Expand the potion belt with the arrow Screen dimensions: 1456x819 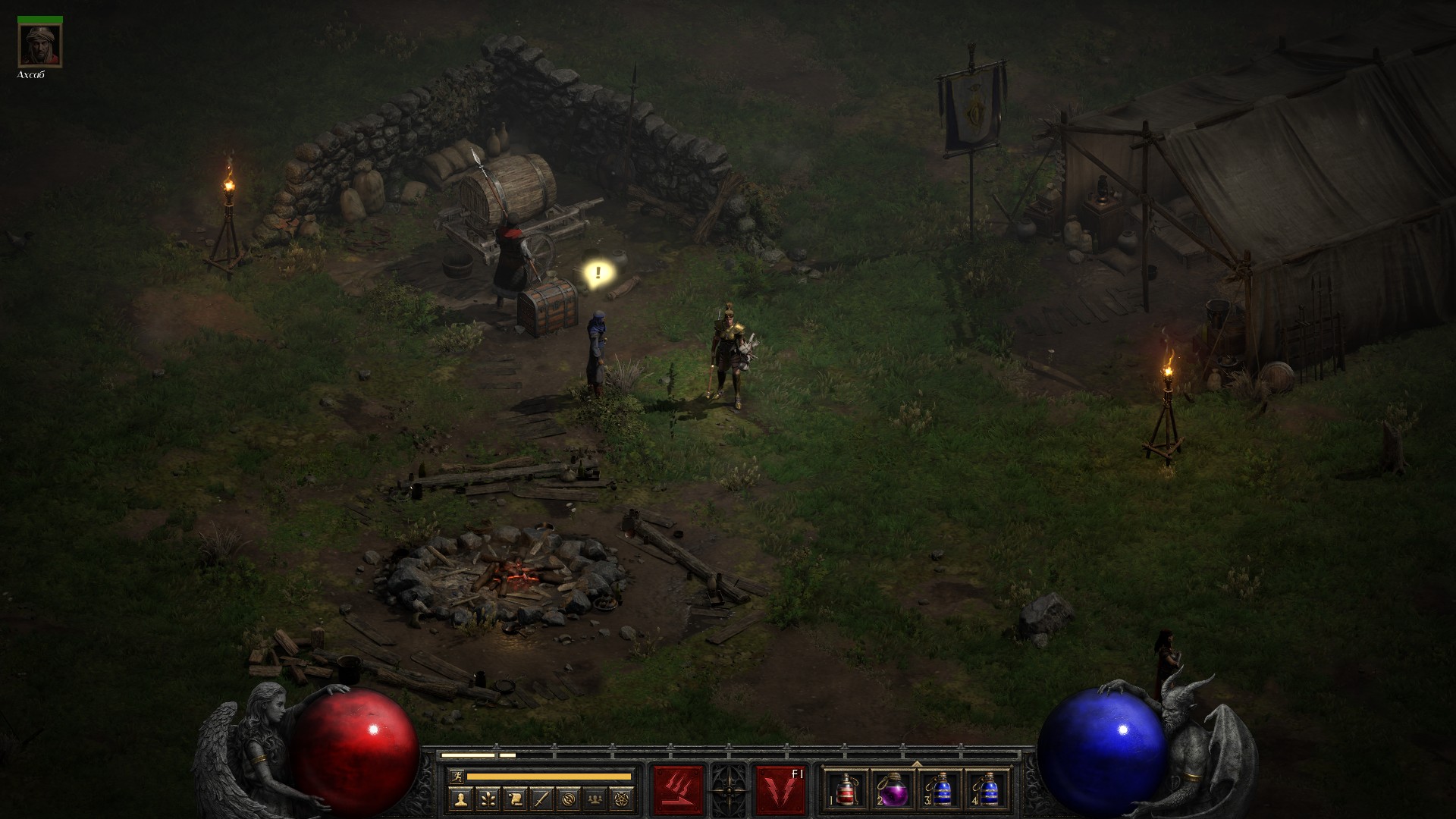[916, 764]
